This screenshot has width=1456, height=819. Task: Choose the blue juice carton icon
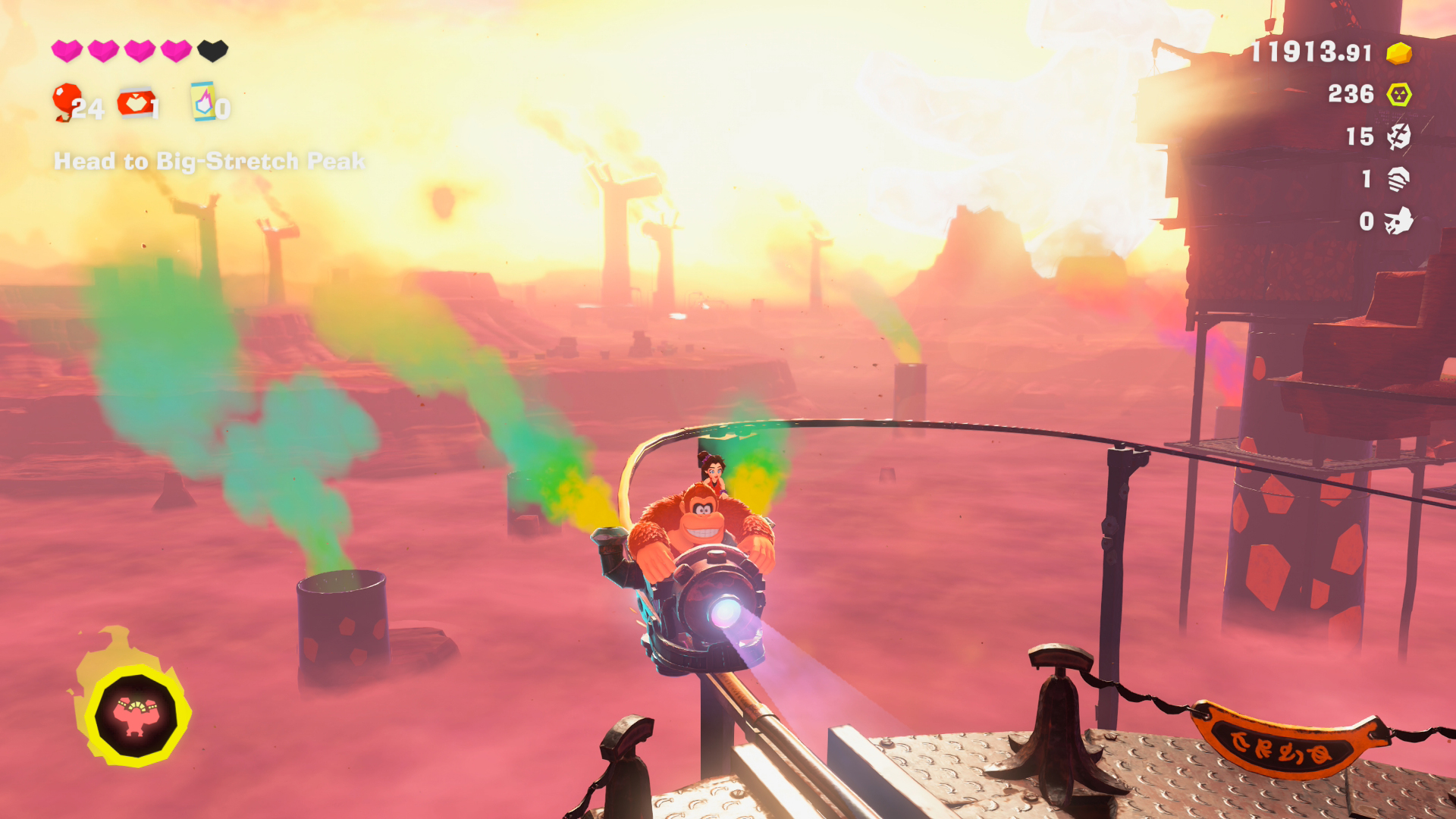click(203, 102)
